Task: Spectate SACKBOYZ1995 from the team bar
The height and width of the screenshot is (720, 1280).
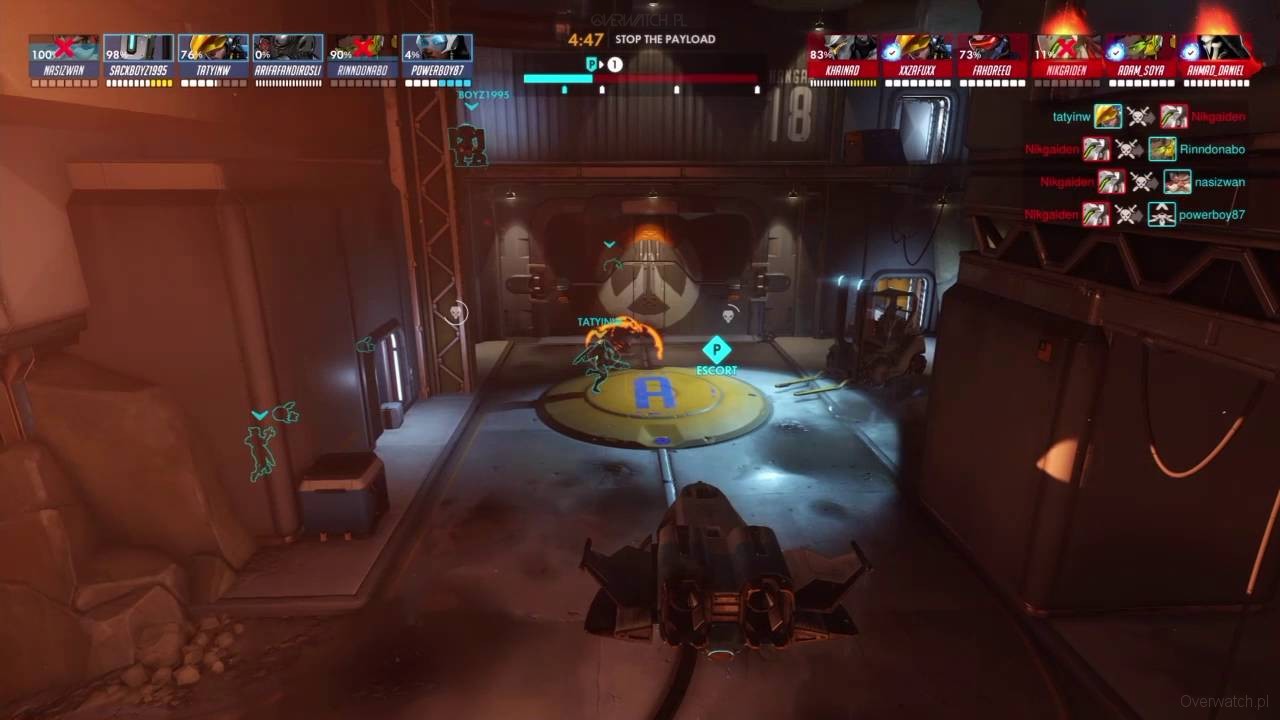Action: (x=139, y=56)
